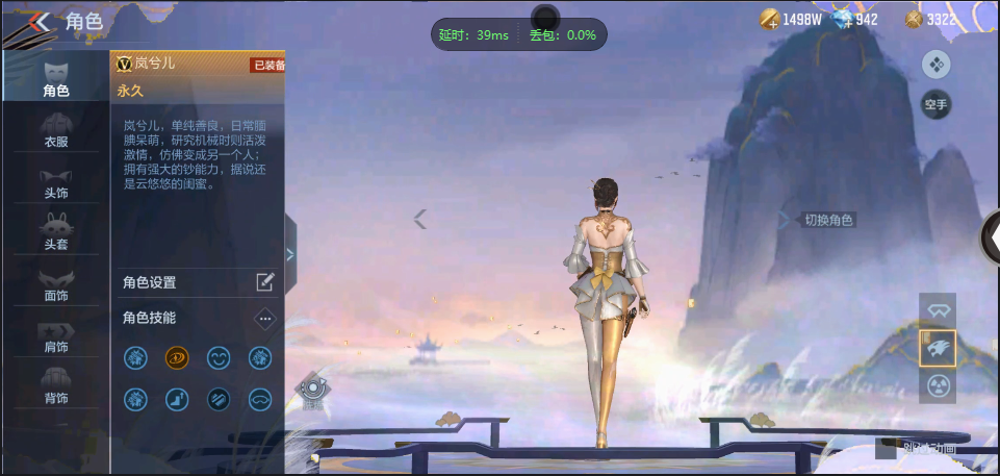Select the 背饰 back accessory tab
This screenshot has height=476, width=1000.
[55, 386]
